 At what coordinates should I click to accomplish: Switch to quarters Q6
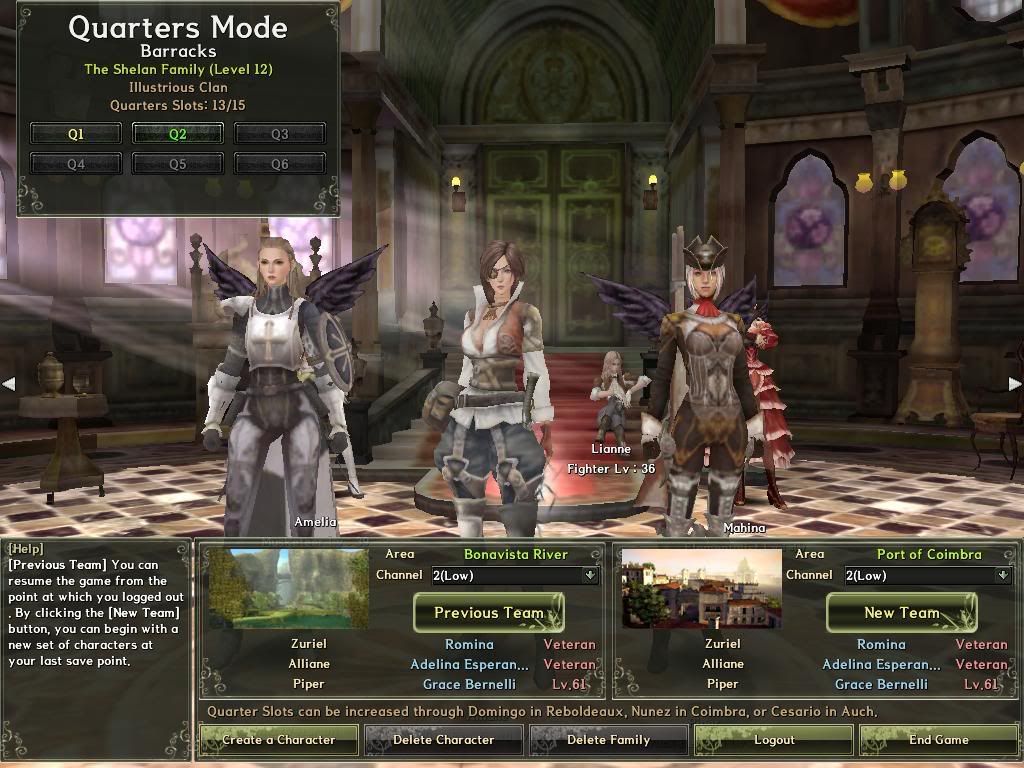click(x=279, y=164)
